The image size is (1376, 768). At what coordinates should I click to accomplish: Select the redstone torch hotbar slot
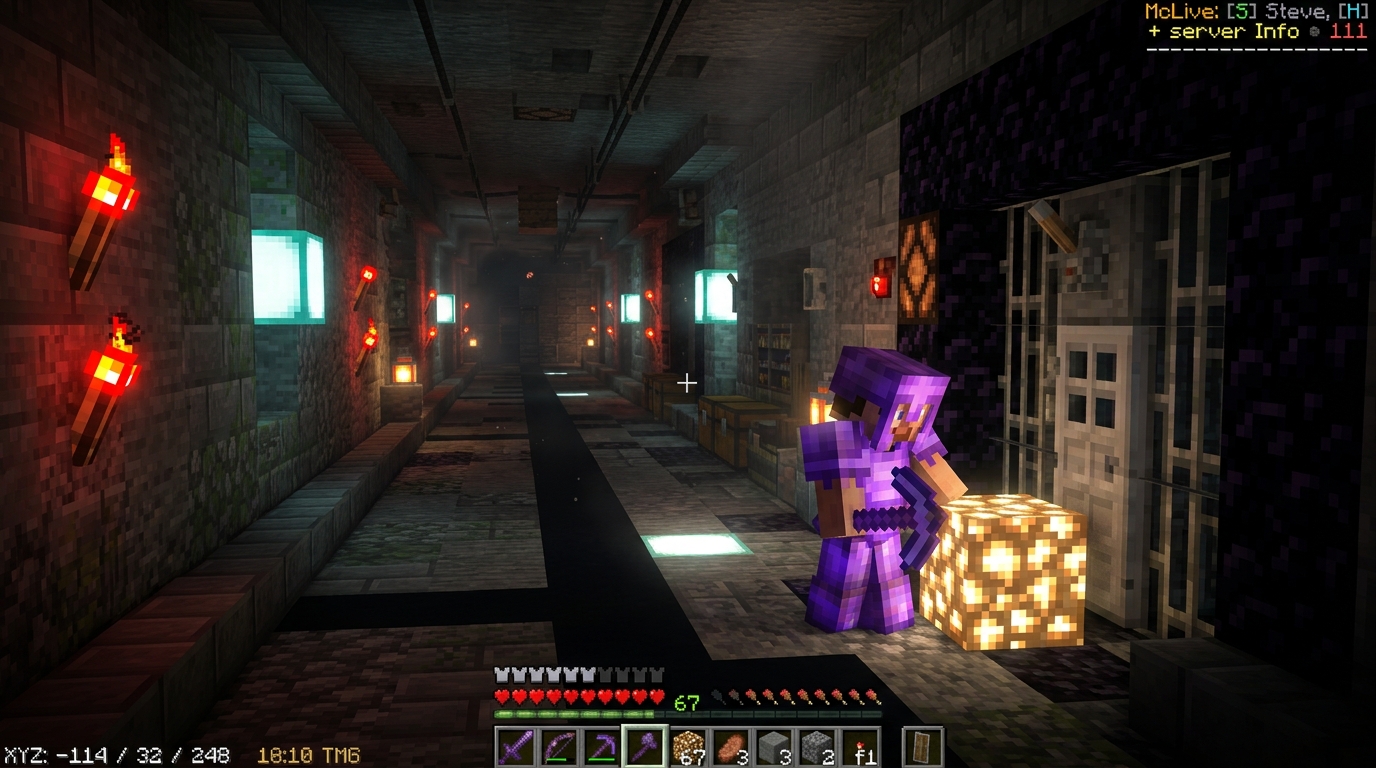click(x=860, y=747)
